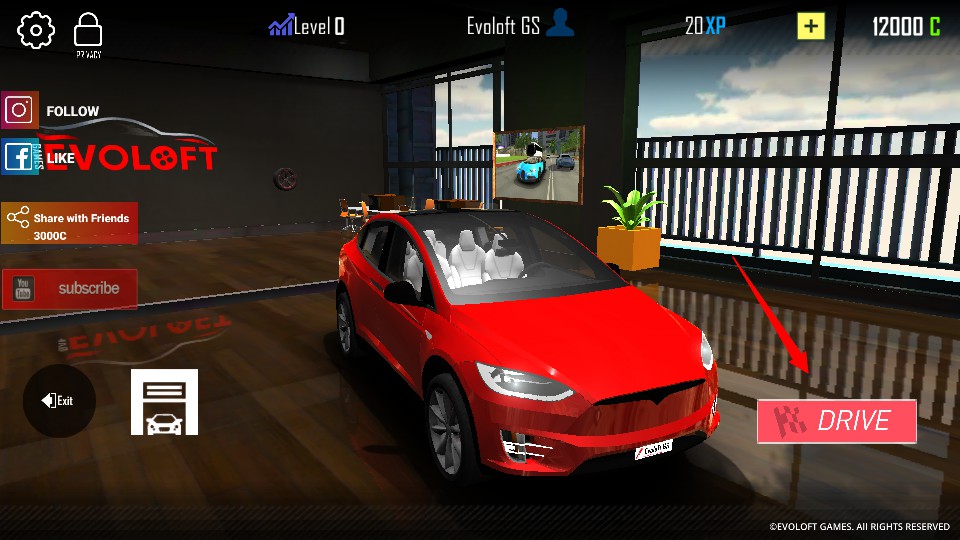This screenshot has width=960, height=540.
Task: Open the Evoloft GS player profile
Action: click(x=520, y=27)
